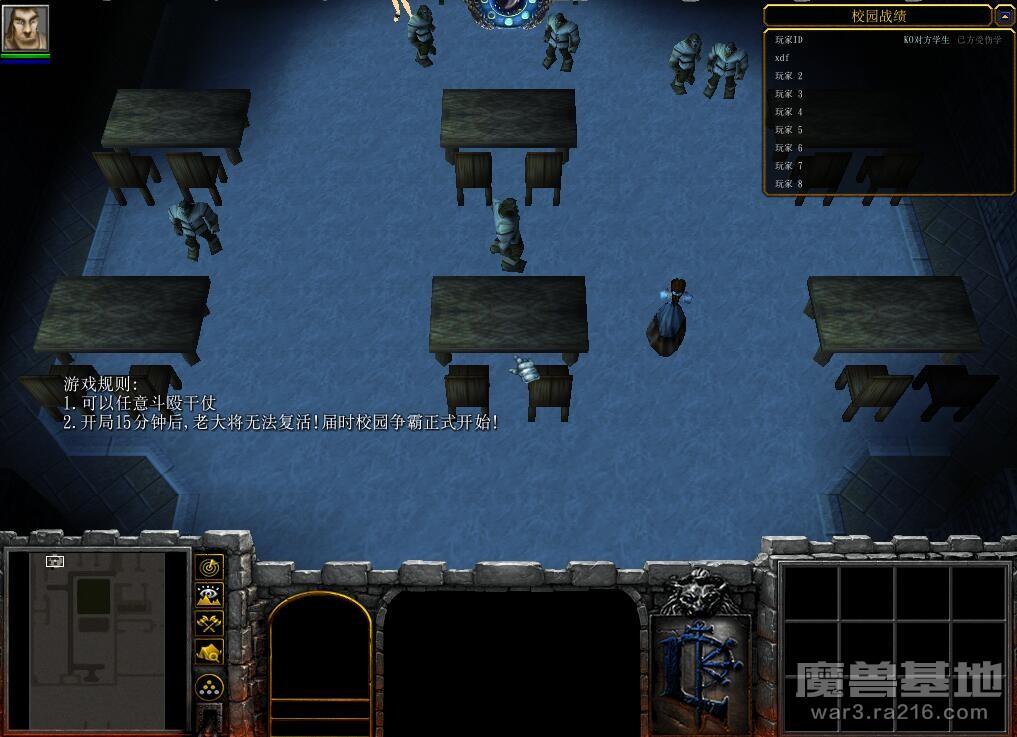Toggle formation movement with the dots icon
This screenshot has width=1017, height=737.
click(x=208, y=687)
